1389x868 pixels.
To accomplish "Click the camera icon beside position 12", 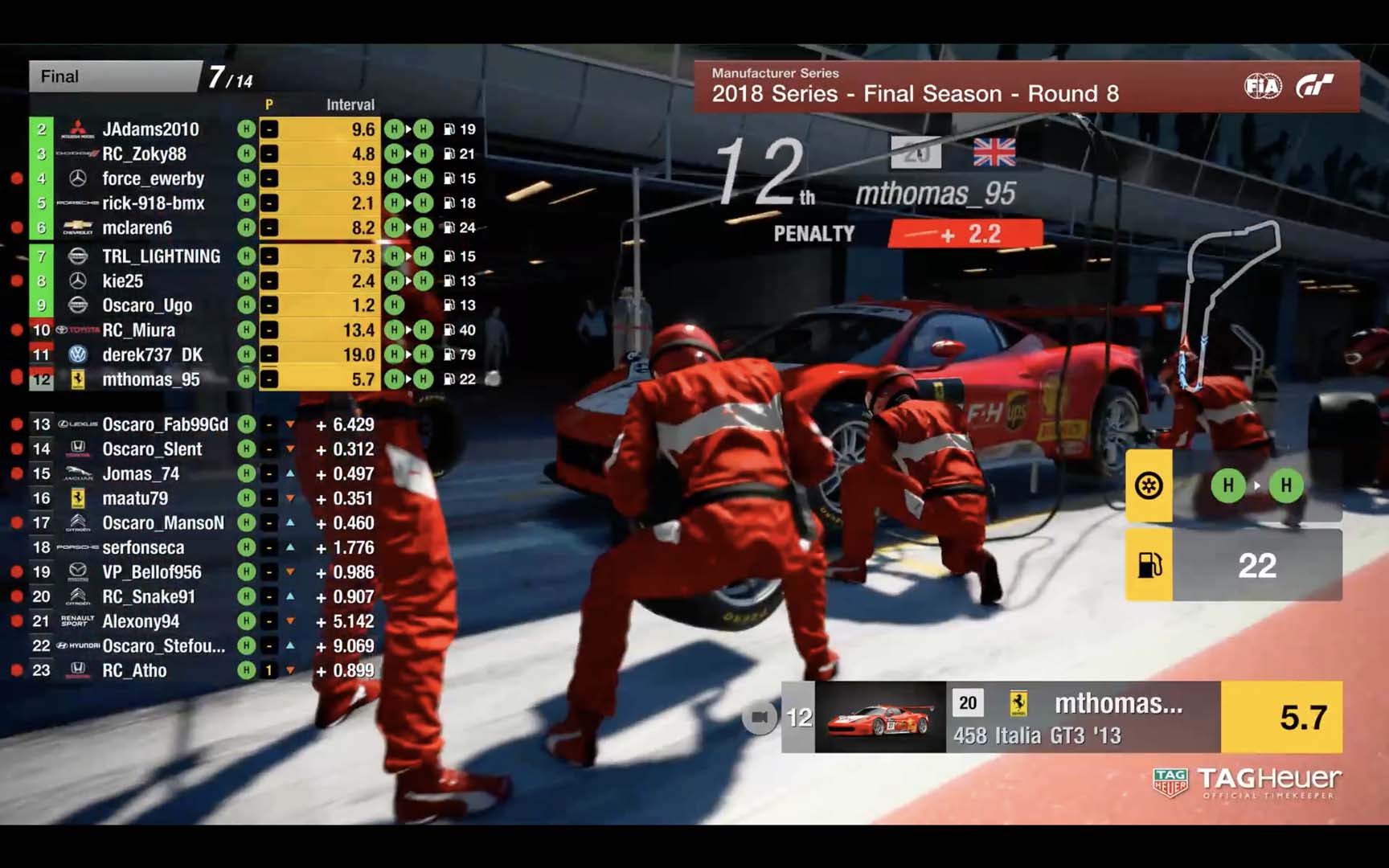I will pyautogui.click(x=759, y=717).
